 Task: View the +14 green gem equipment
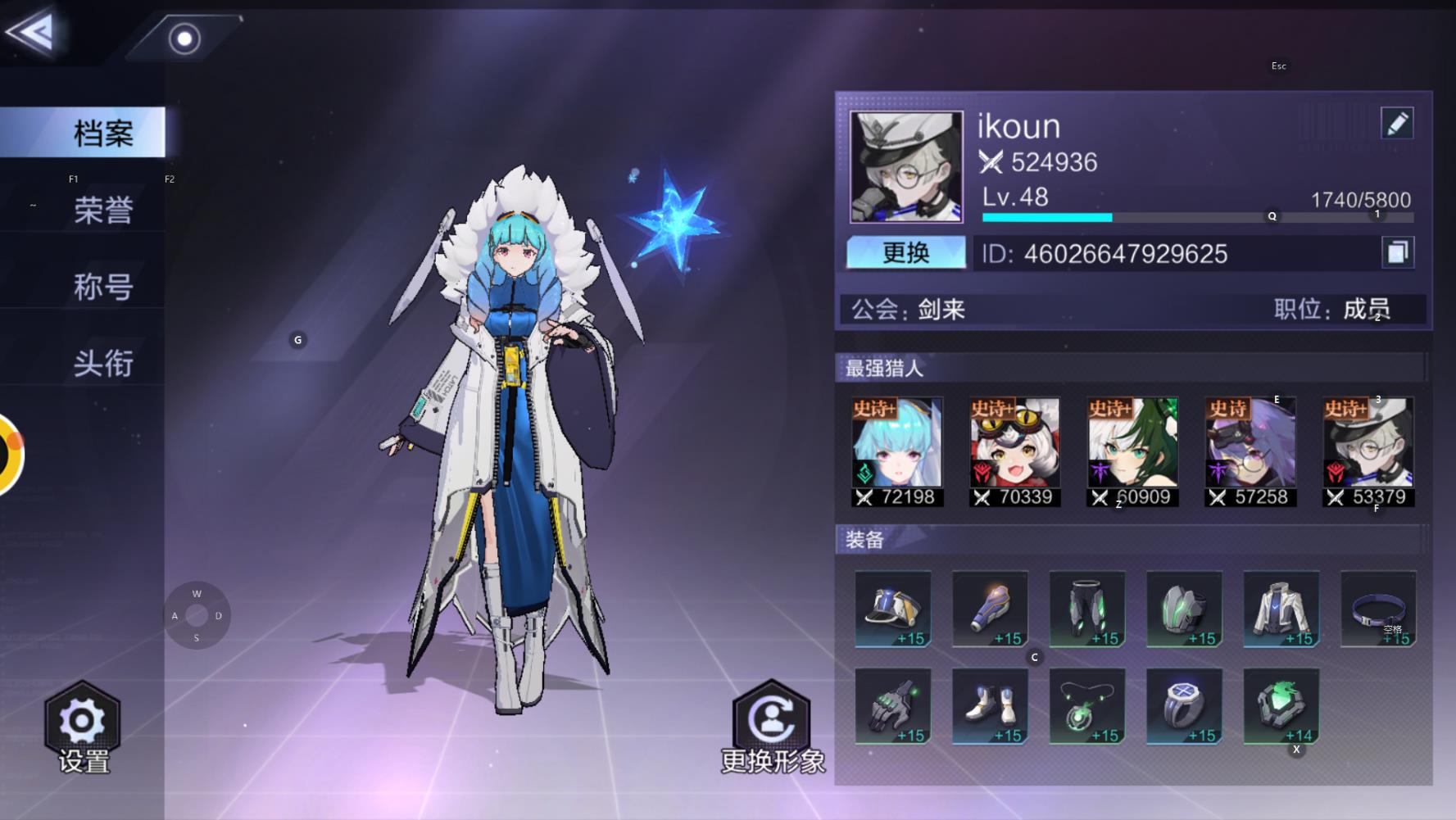tap(1281, 706)
